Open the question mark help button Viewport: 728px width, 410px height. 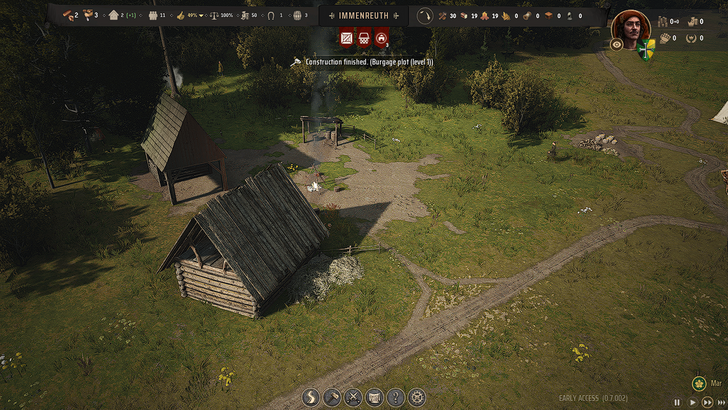tap(396, 397)
